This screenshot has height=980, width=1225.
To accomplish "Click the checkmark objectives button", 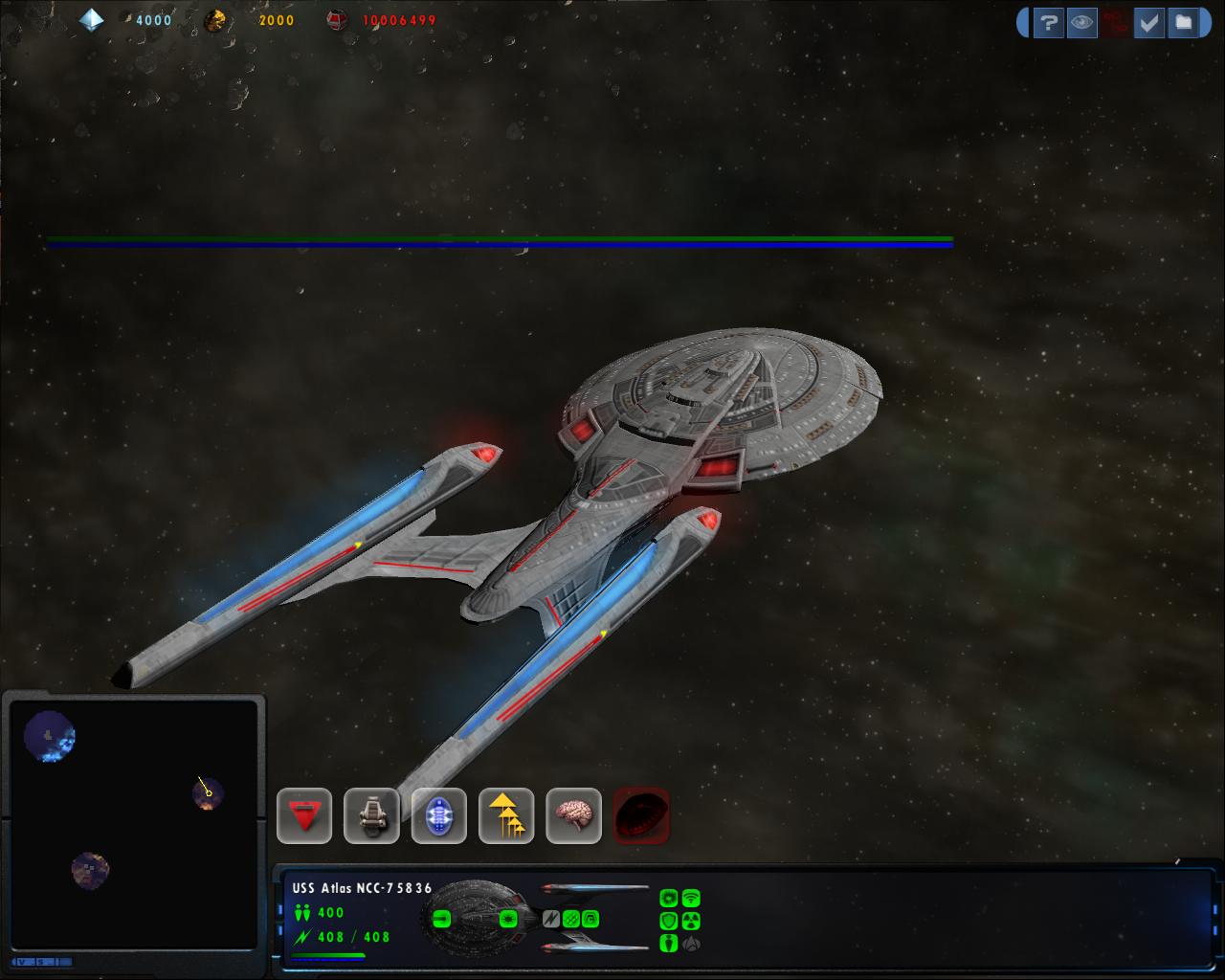I will [x=1148, y=23].
